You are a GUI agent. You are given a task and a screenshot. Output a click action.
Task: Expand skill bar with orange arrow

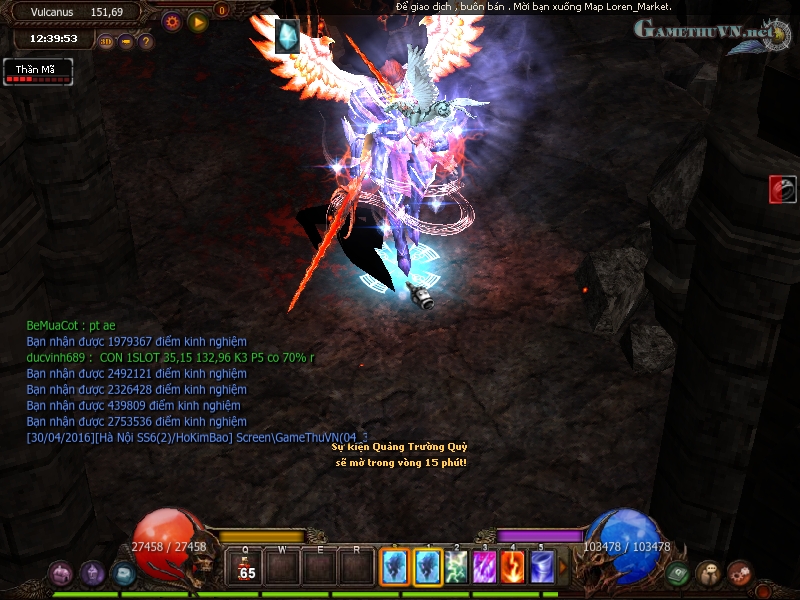coord(563,568)
